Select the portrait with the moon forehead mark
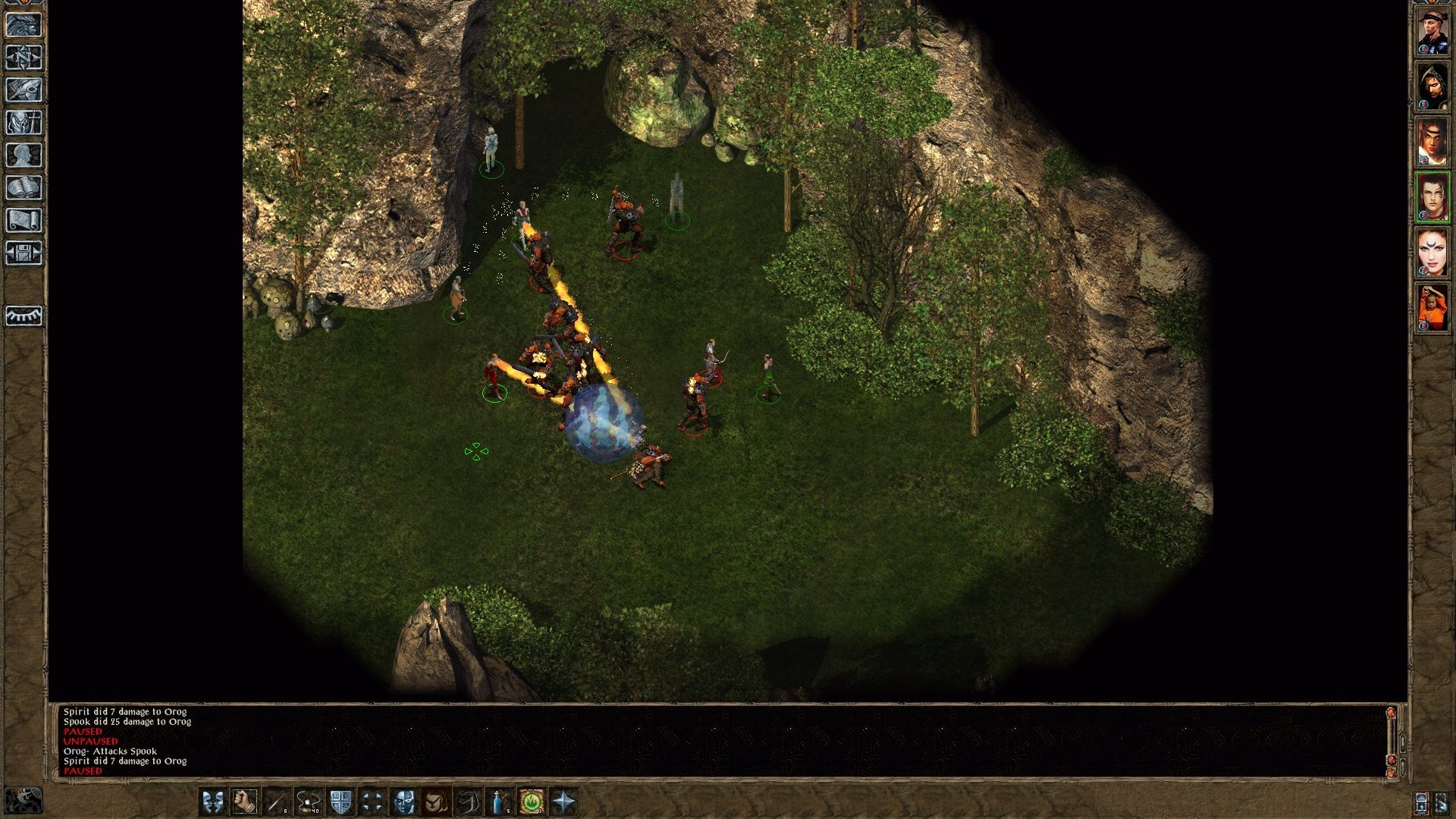Viewport: 1456px width, 819px height. click(x=1432, y=253)
